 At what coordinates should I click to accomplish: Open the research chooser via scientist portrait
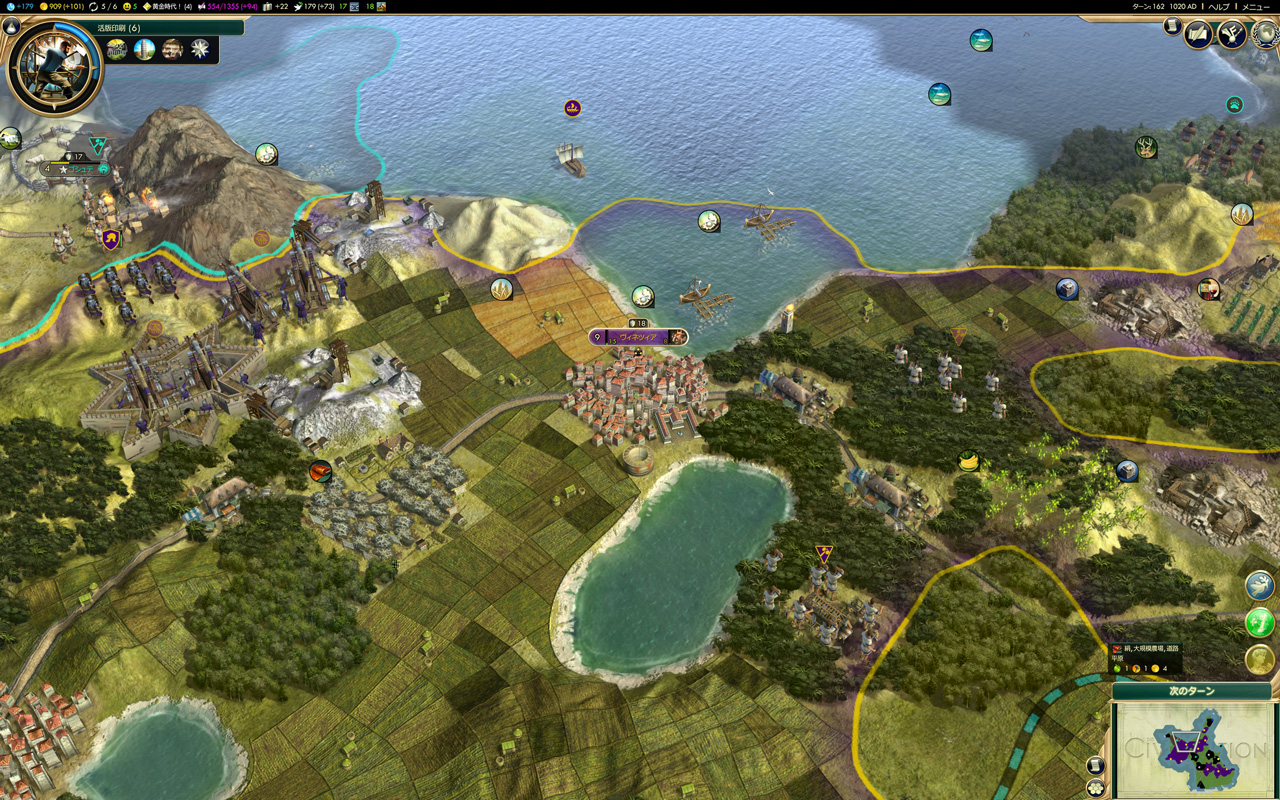point(54,66)
